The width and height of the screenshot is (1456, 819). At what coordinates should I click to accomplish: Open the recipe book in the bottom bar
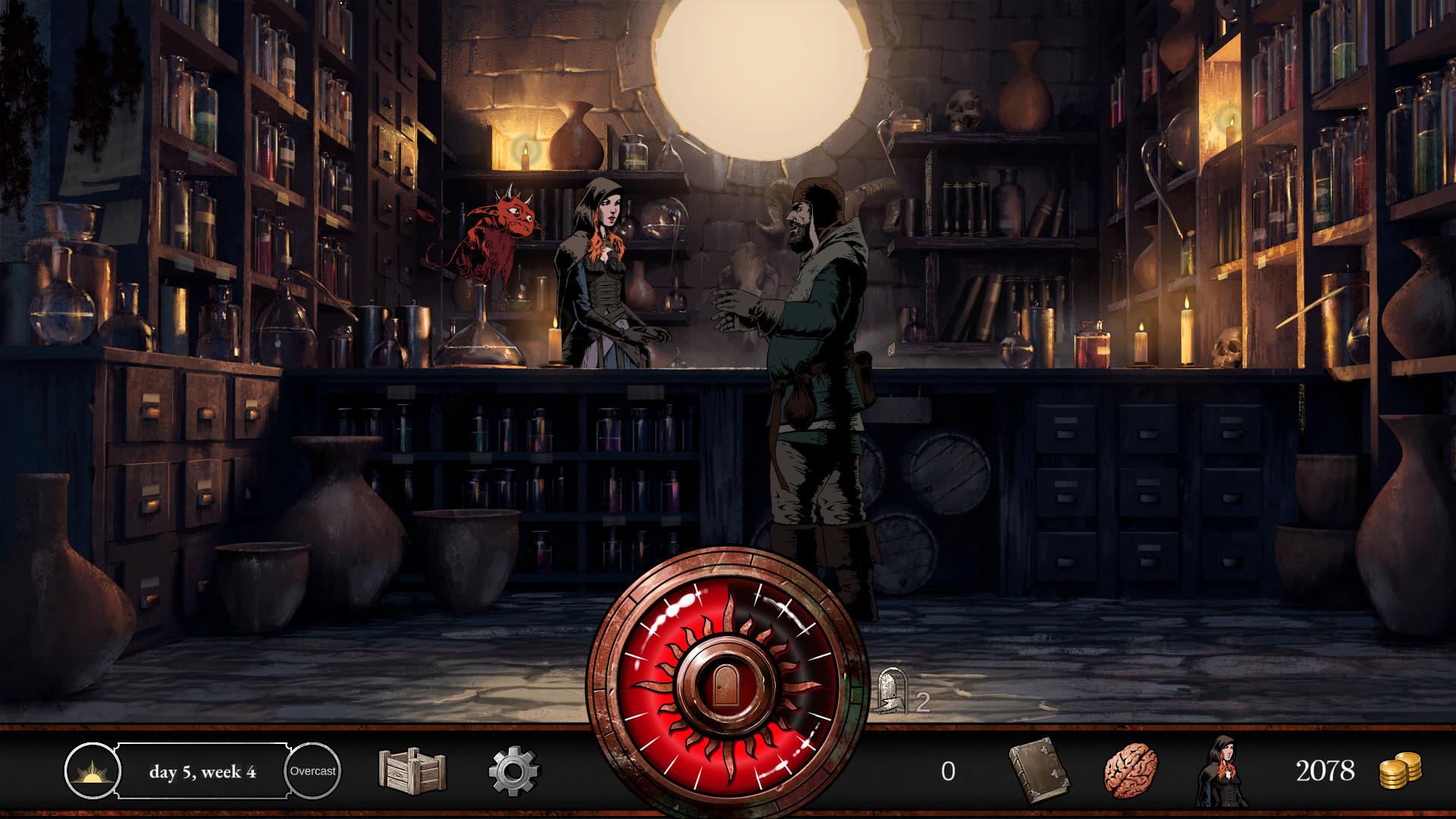1040,772
